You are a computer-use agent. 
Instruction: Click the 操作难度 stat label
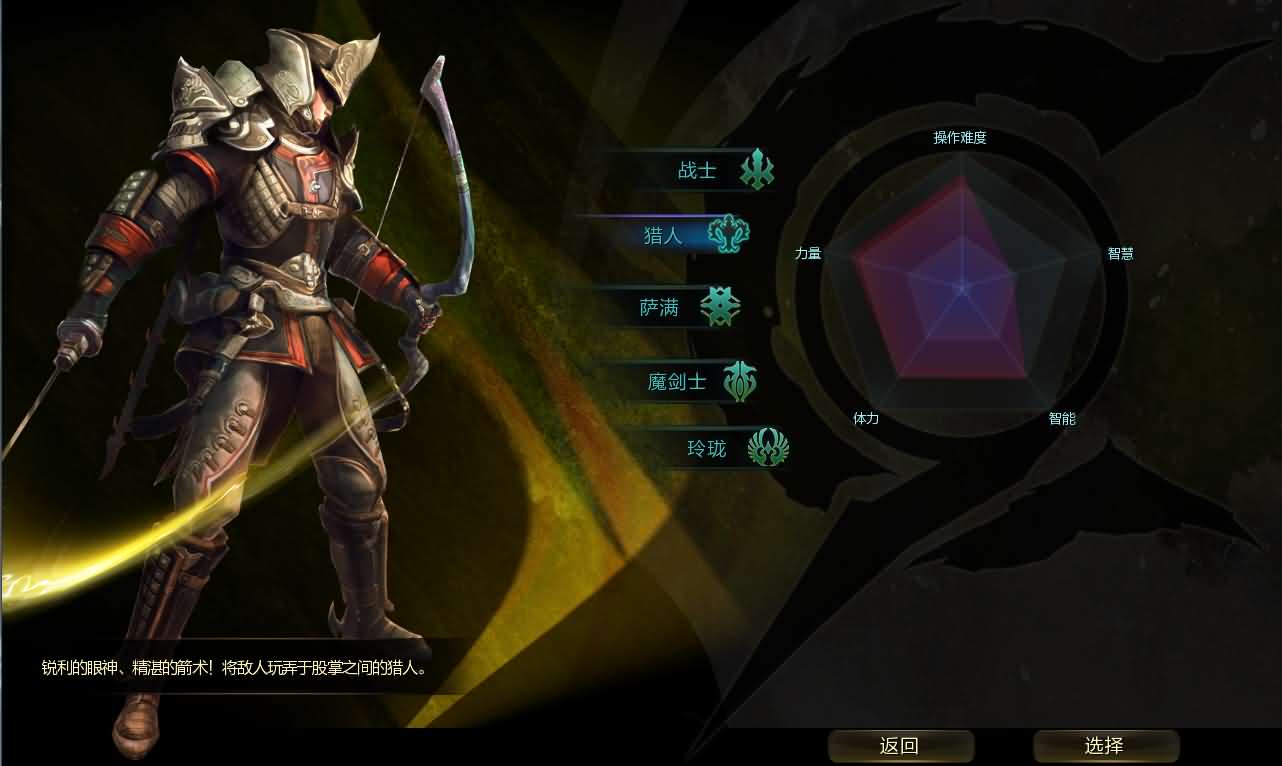(x=958, y=138)
